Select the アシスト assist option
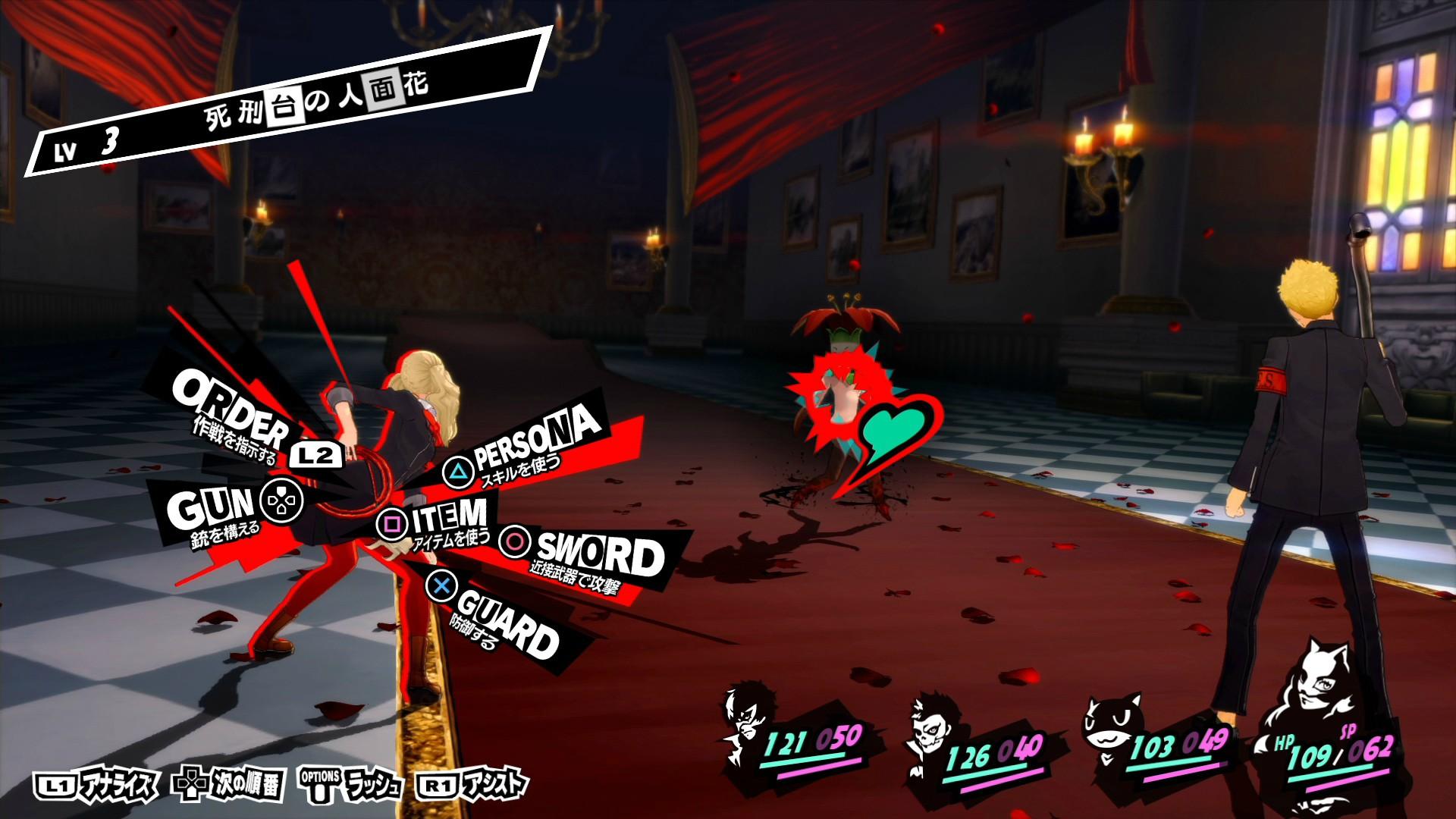Screen dimensions: 1456x819 coord(472,785)
